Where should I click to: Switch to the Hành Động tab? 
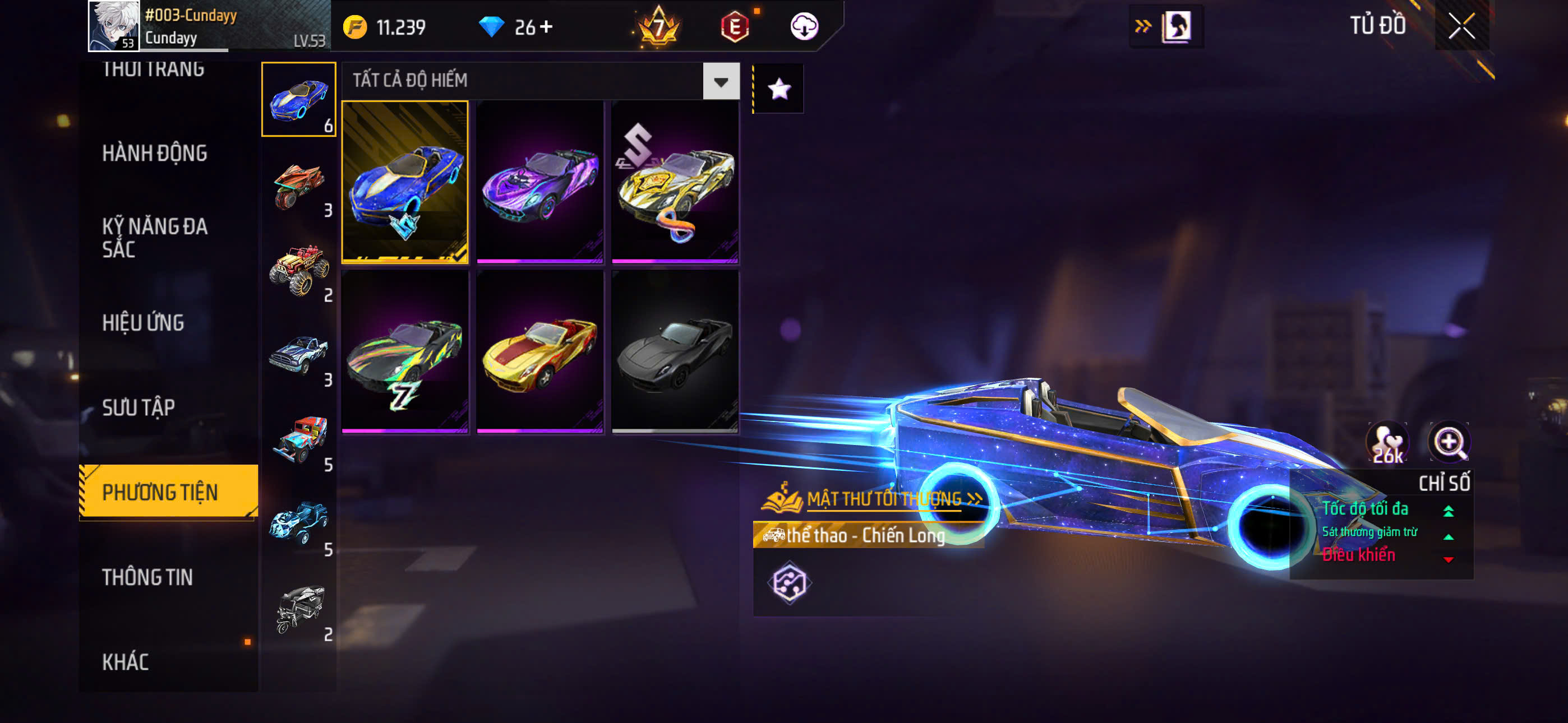pyautogui.click(x=155, y=153)
